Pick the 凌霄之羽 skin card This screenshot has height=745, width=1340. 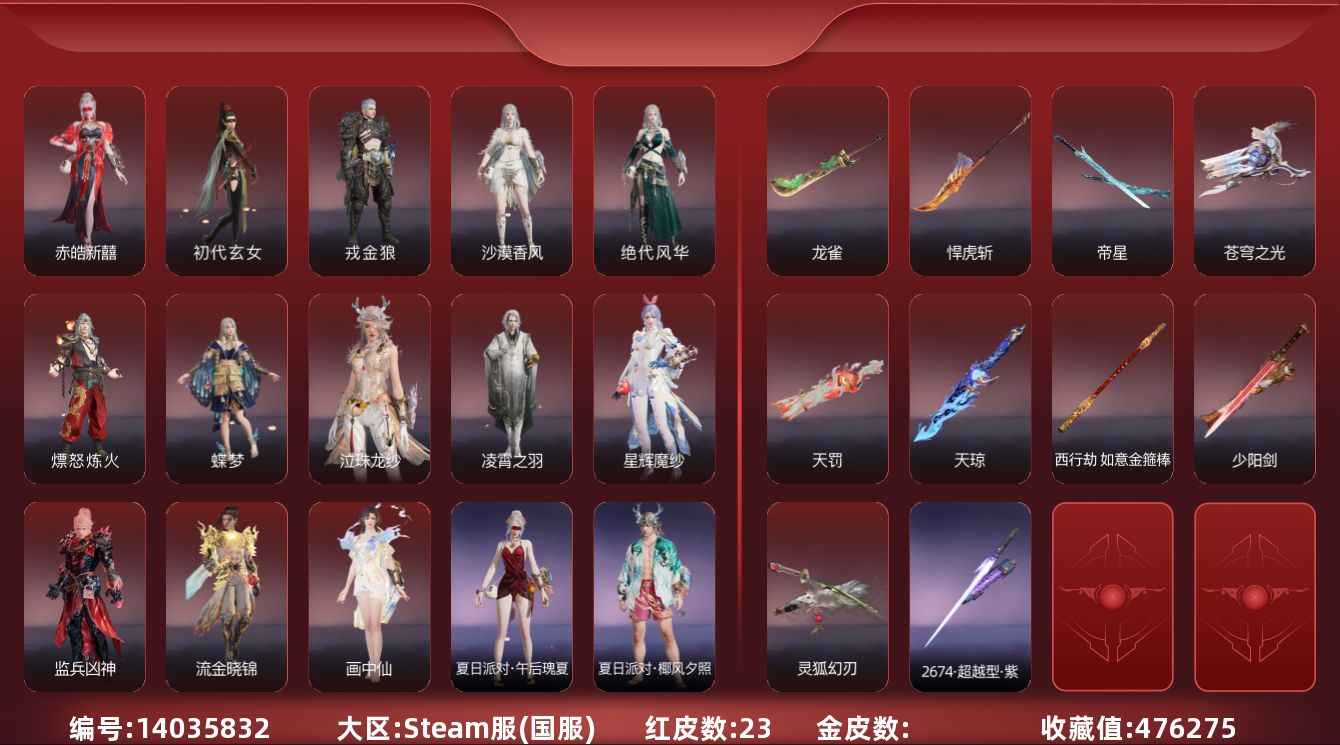pos(511,388)
